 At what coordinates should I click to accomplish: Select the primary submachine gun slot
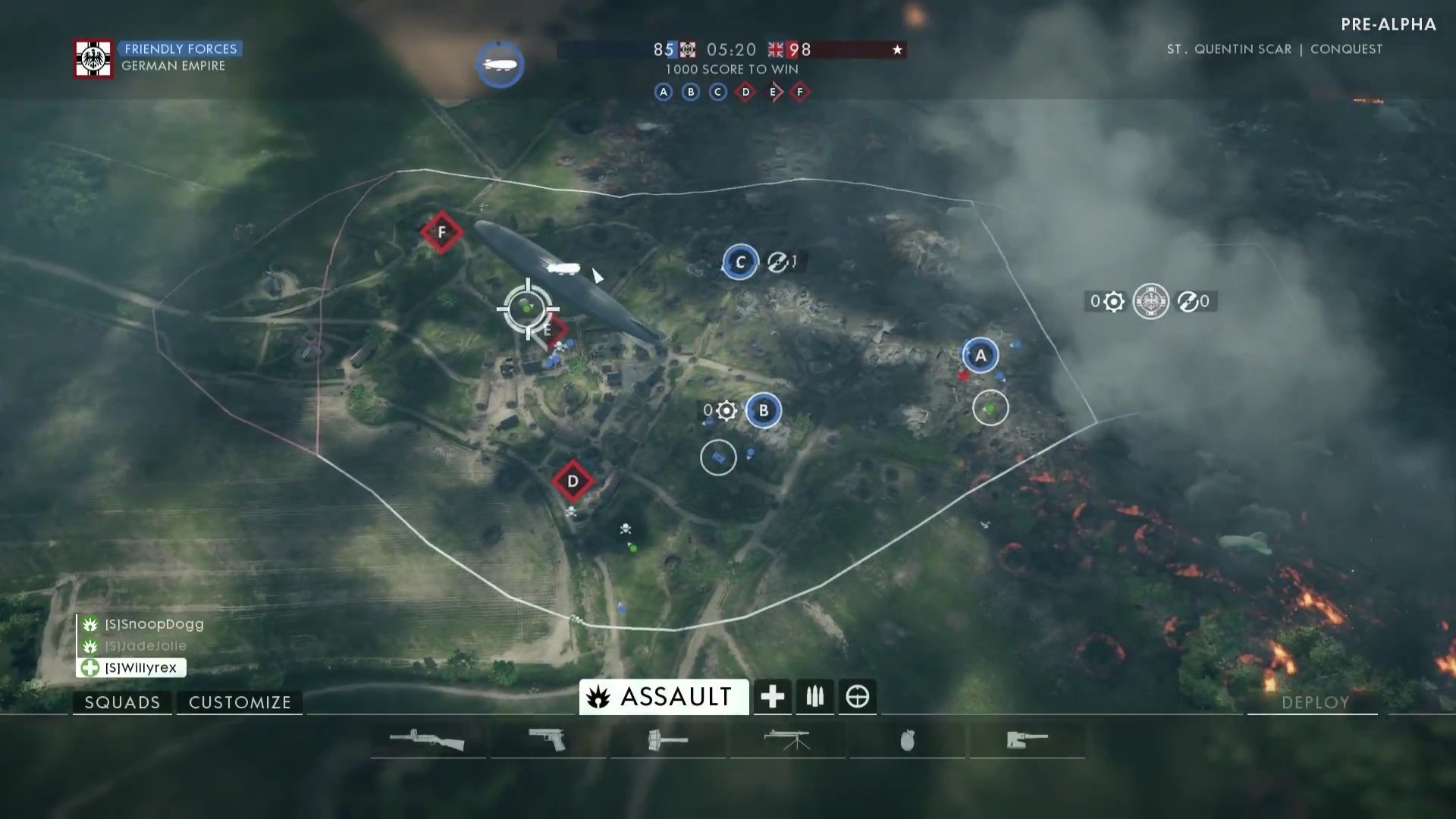click(x=427, y=739)
